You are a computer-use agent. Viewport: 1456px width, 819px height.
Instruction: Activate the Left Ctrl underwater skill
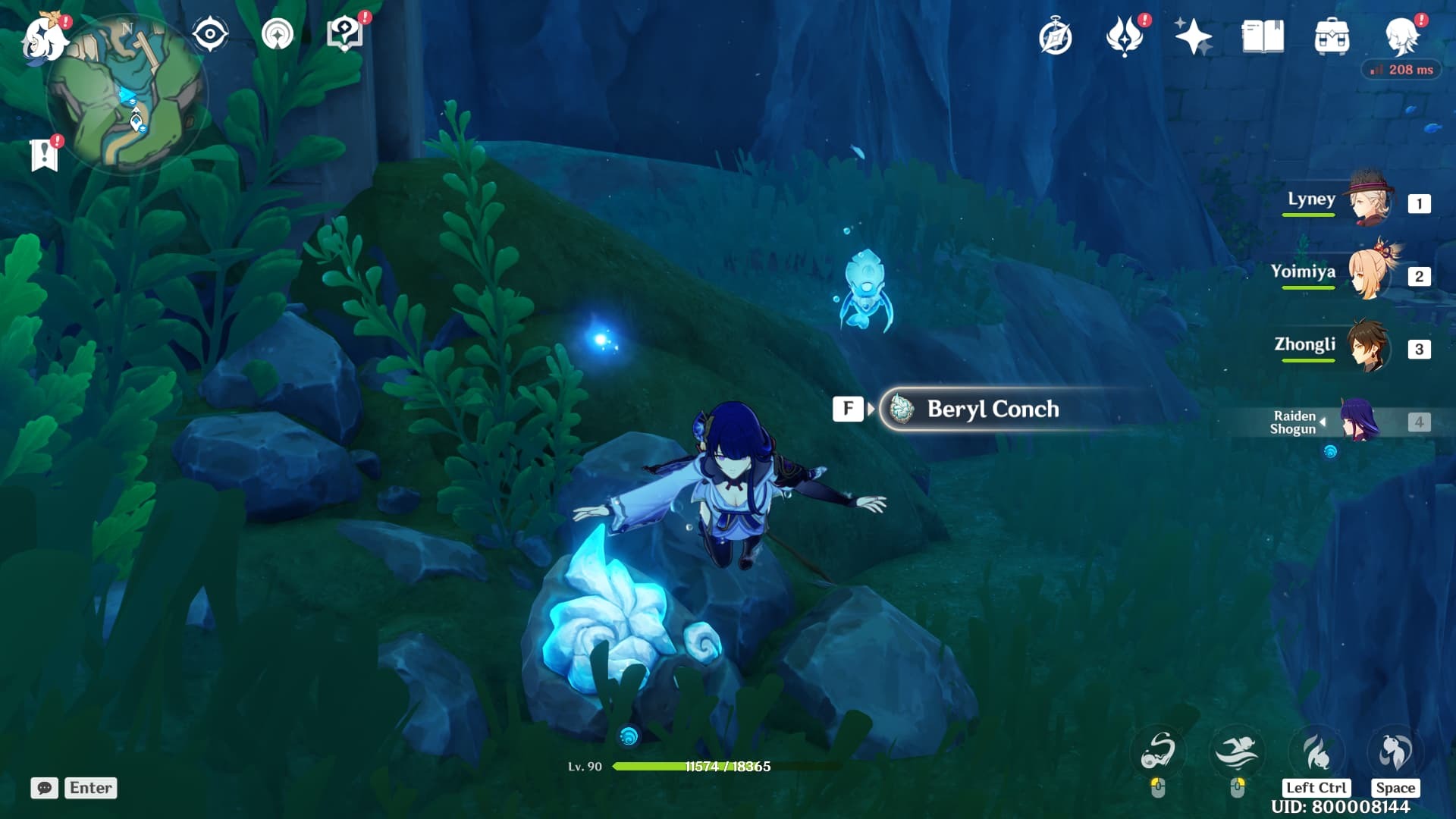click(1316, 753)
